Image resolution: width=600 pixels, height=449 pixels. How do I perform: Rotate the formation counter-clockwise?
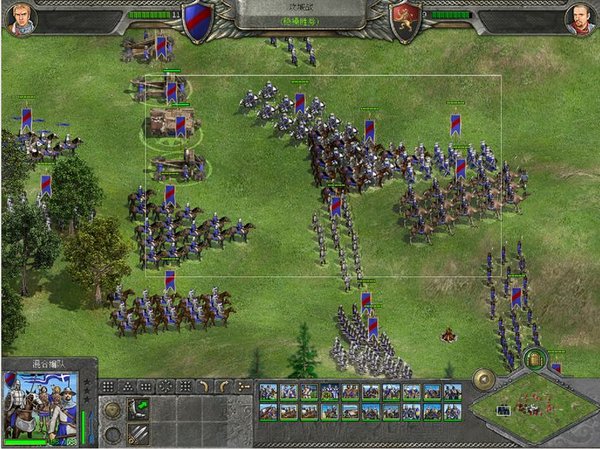click(207, 386)
